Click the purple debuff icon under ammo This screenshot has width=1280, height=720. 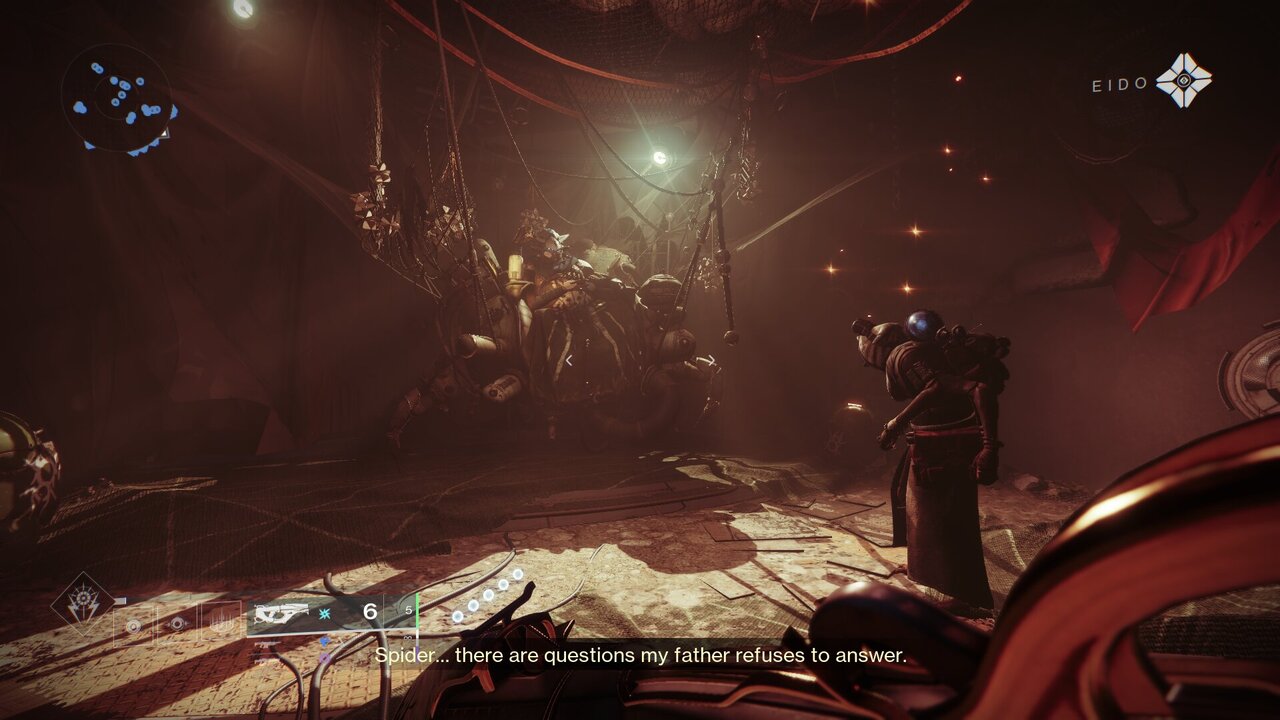point(326,658)
